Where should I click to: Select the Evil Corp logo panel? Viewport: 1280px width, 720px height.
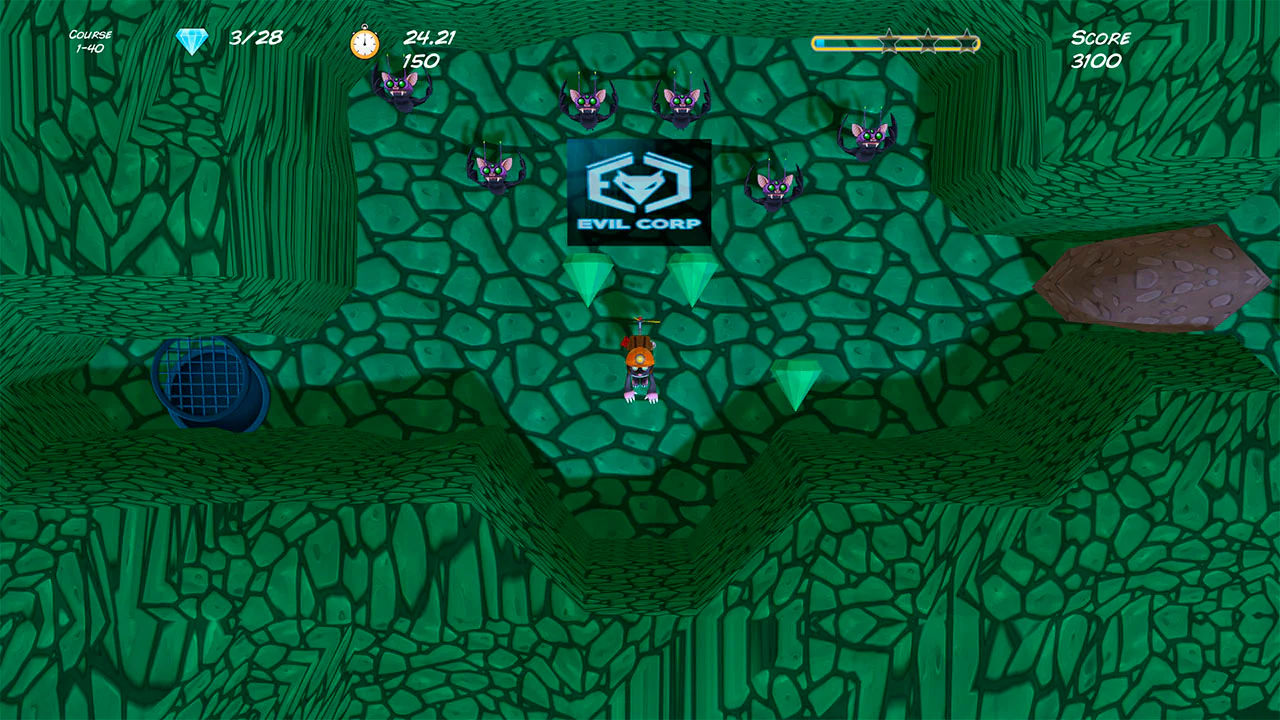click(638, 192)
